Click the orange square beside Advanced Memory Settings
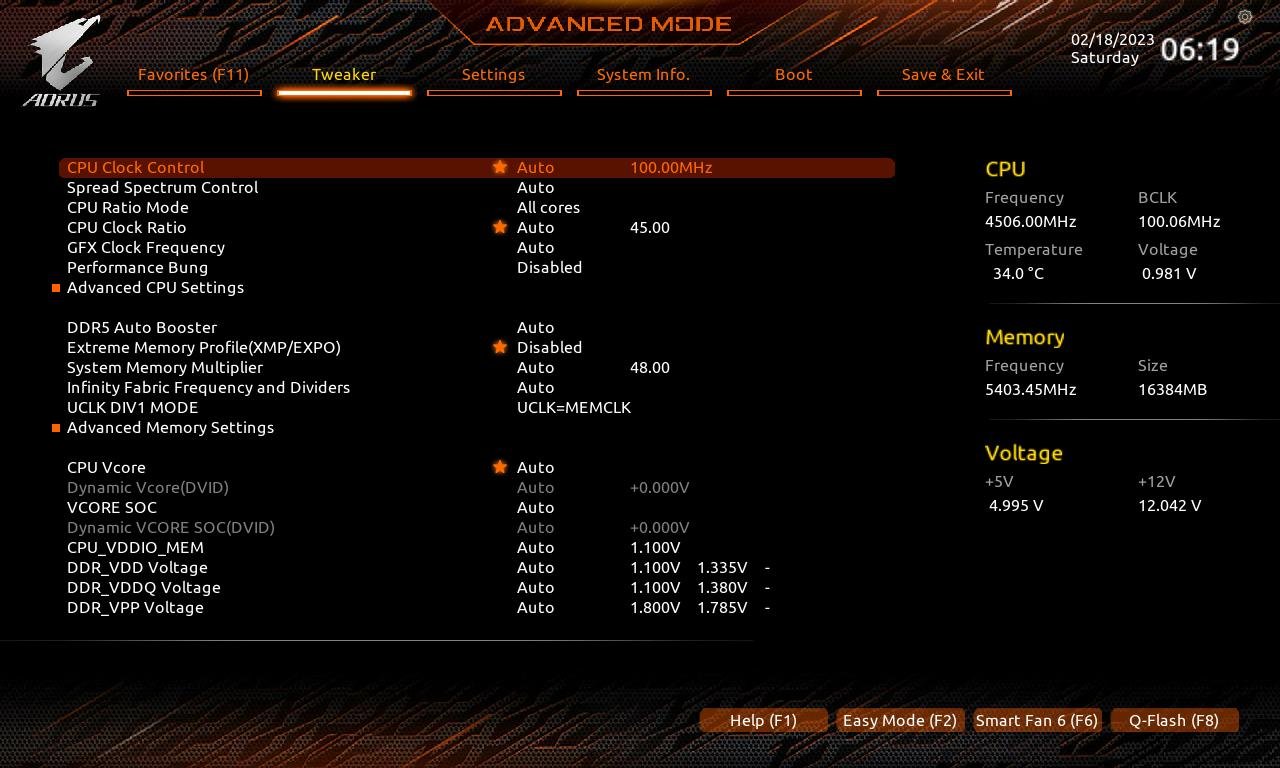 click(56, 427)
